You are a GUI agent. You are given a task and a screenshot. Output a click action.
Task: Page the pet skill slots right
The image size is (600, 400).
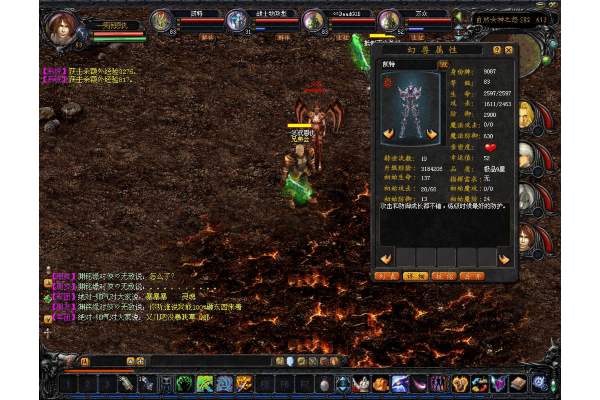coord(505,258)
